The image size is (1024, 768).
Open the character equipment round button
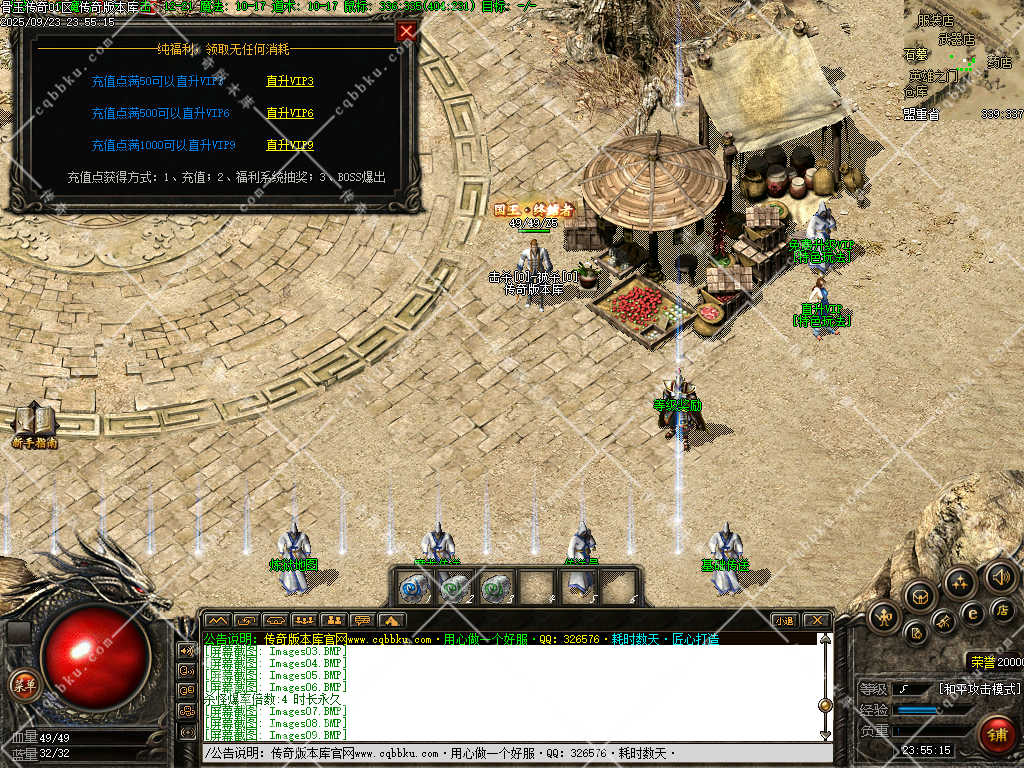click(885, 617)
